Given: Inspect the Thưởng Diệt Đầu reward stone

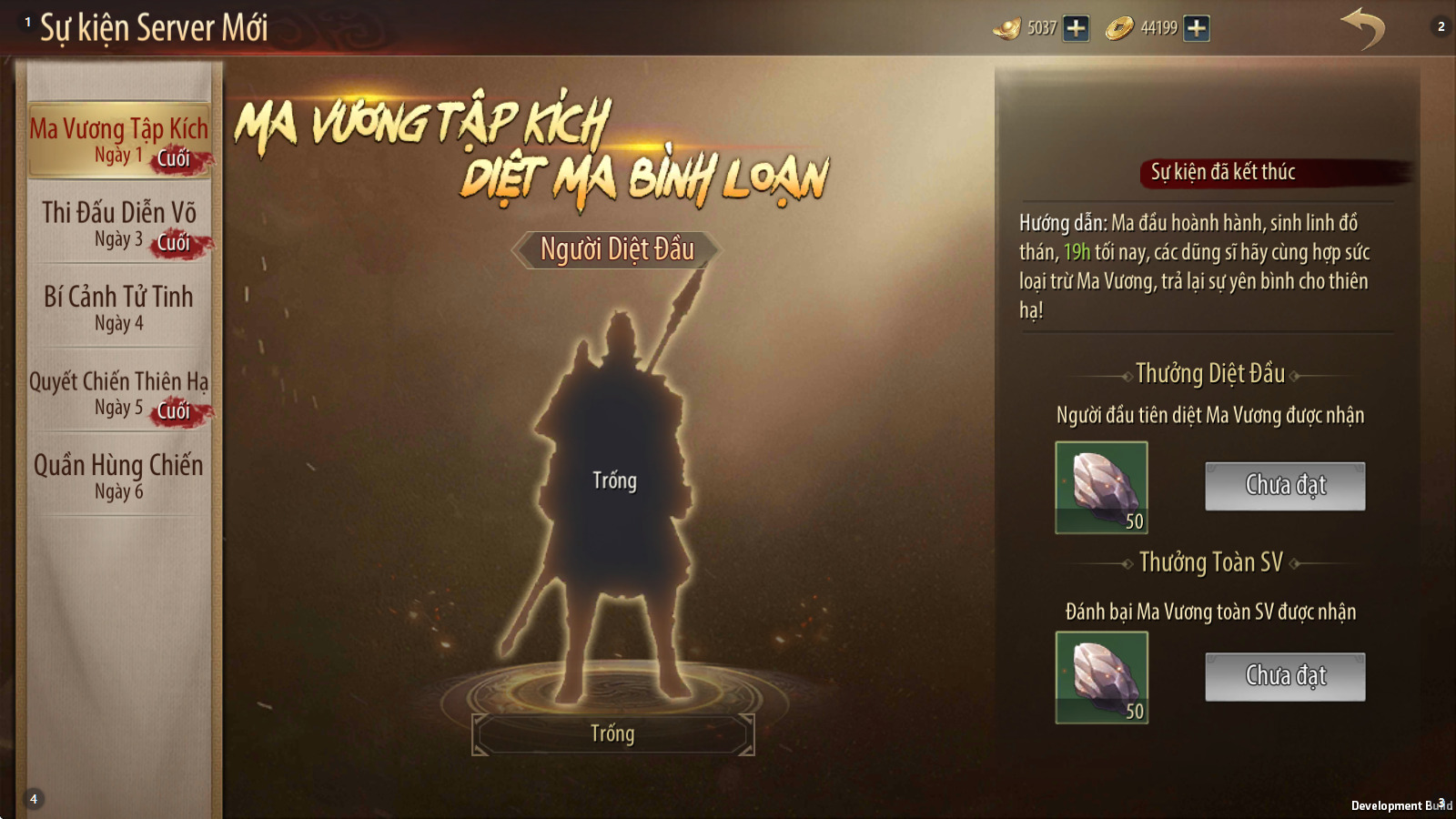Looking at the screenshot, I should pos(1101,487).
